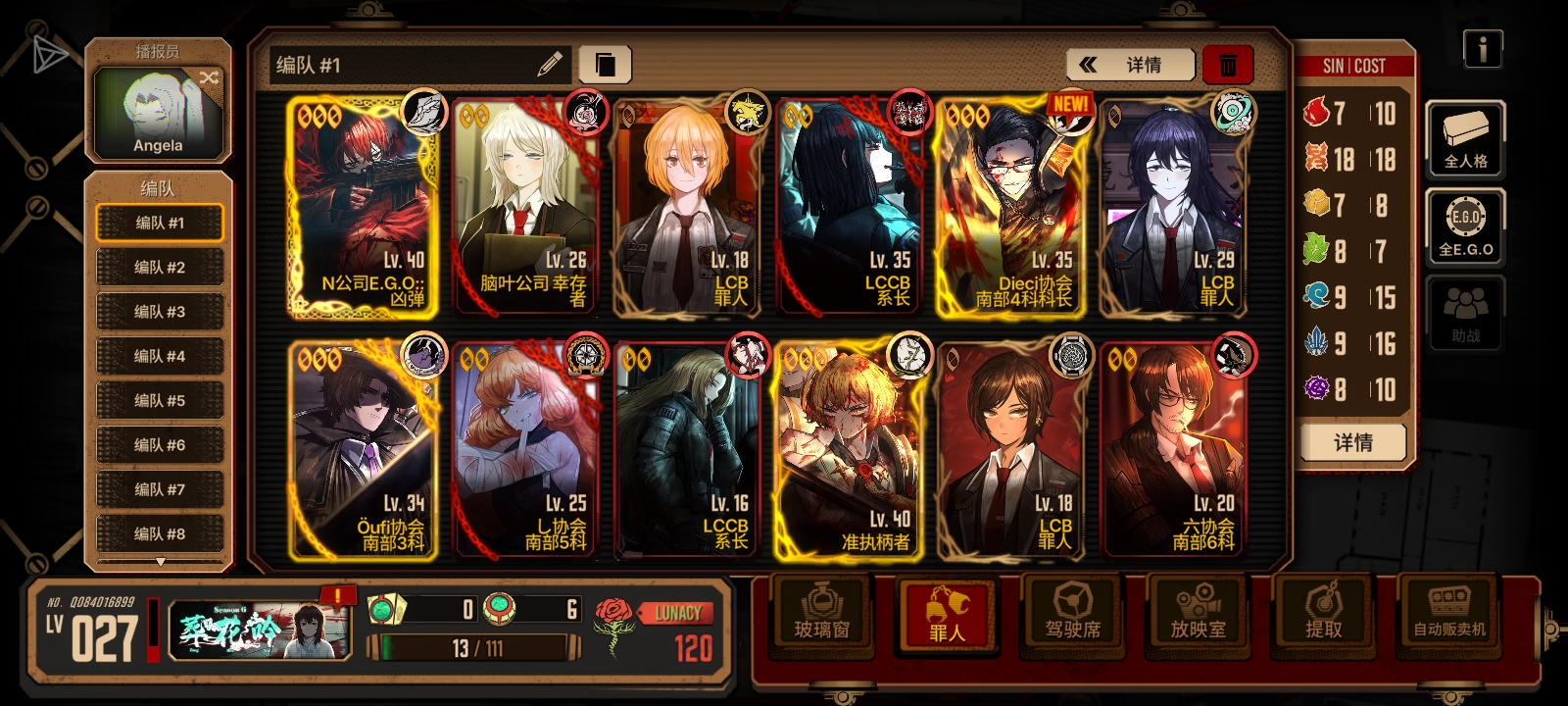
Task: Open the 助战 support button
Action: click(x=1464, y=312)
